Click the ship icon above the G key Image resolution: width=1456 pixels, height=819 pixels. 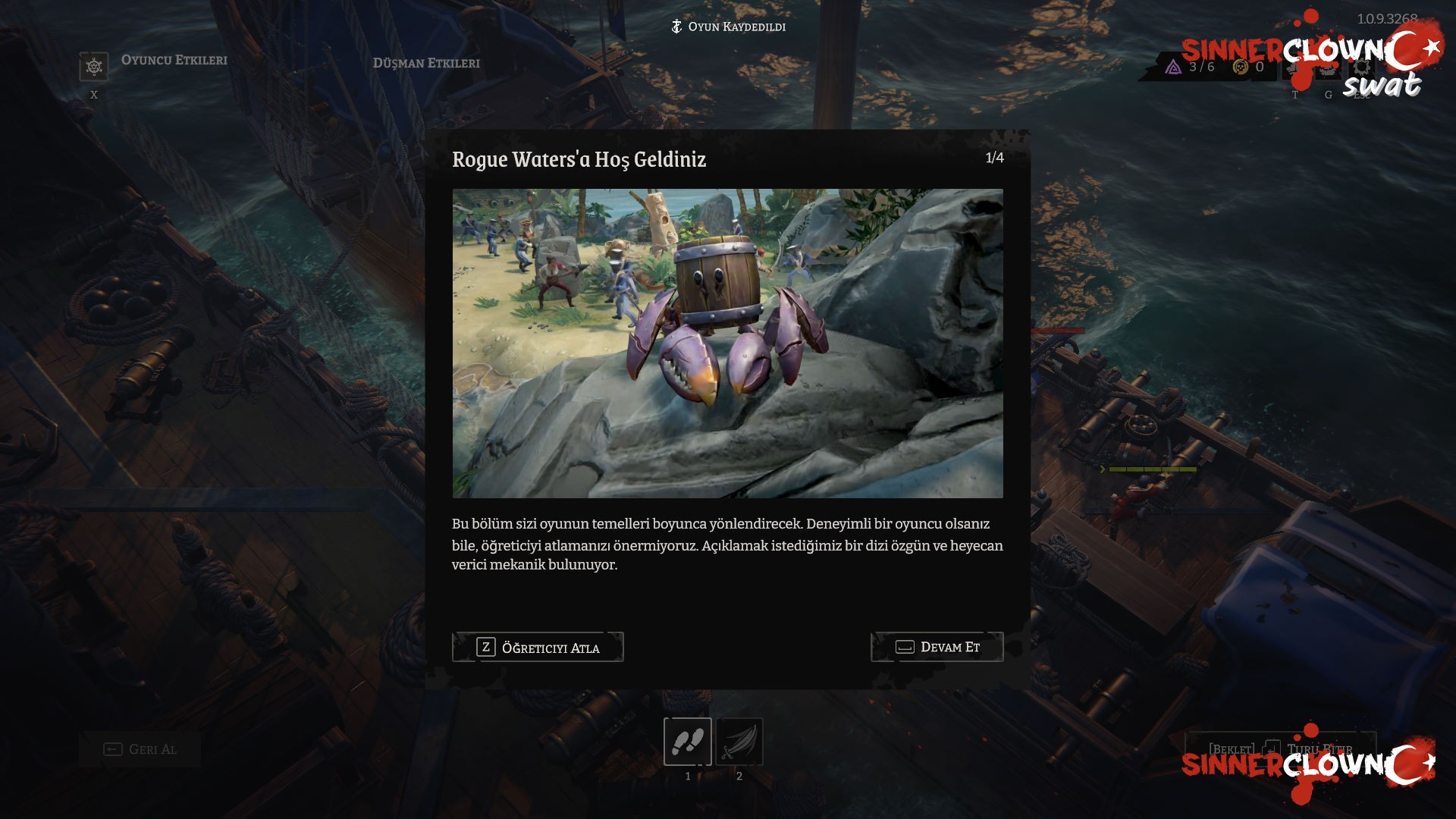(1327, 69)
